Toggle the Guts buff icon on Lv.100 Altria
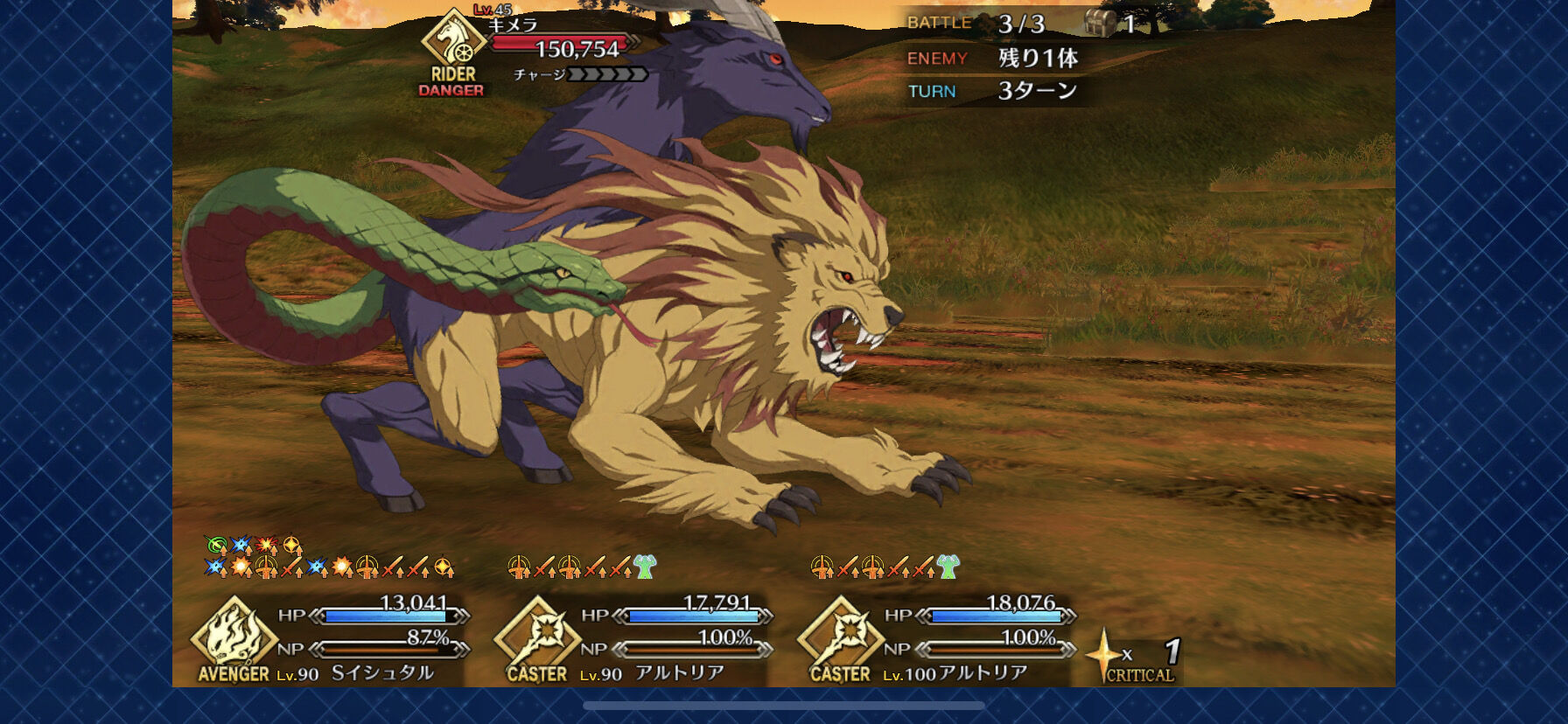 click(949, 567)
